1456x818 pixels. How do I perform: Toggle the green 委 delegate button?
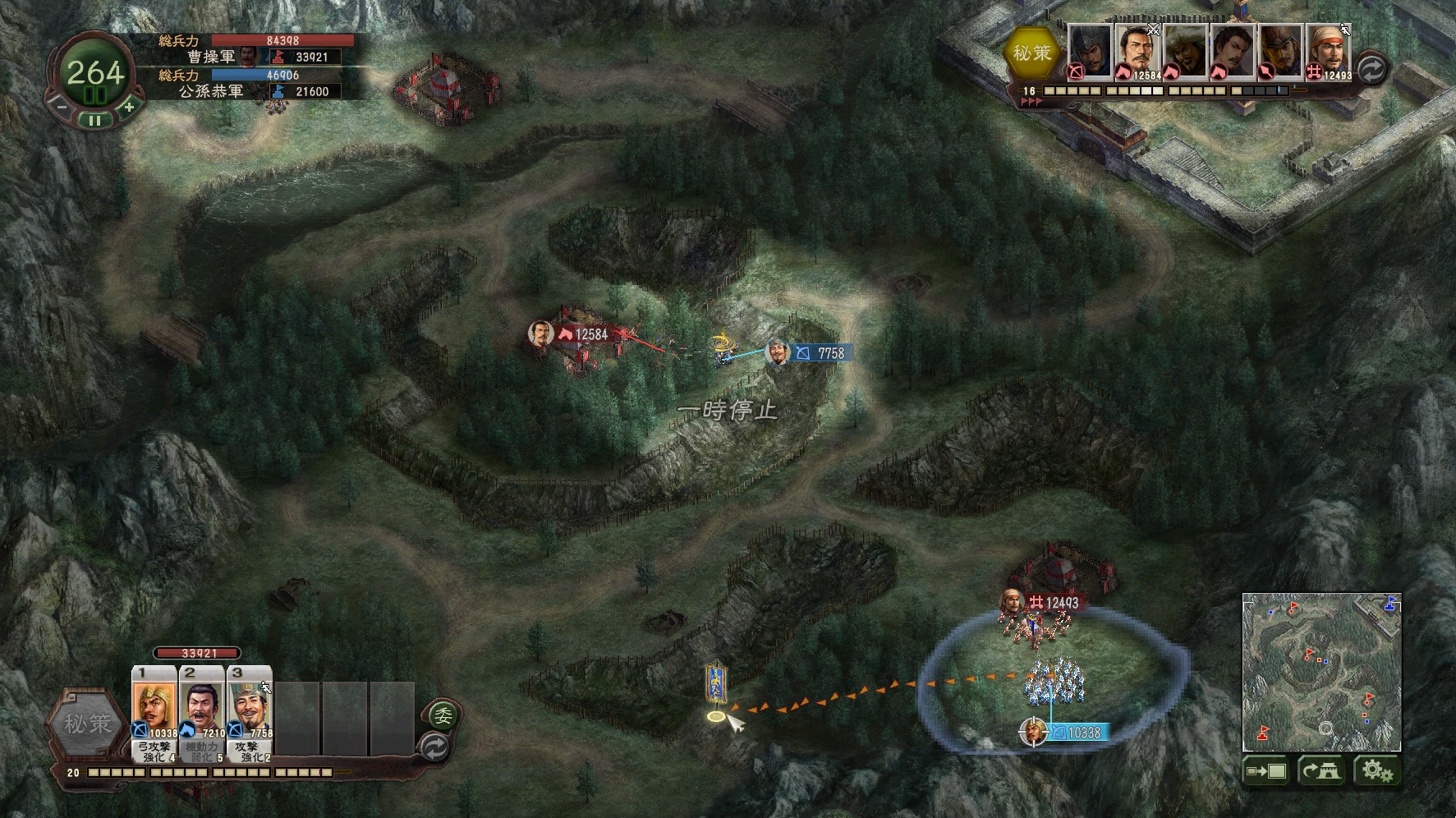click(443, 716)
